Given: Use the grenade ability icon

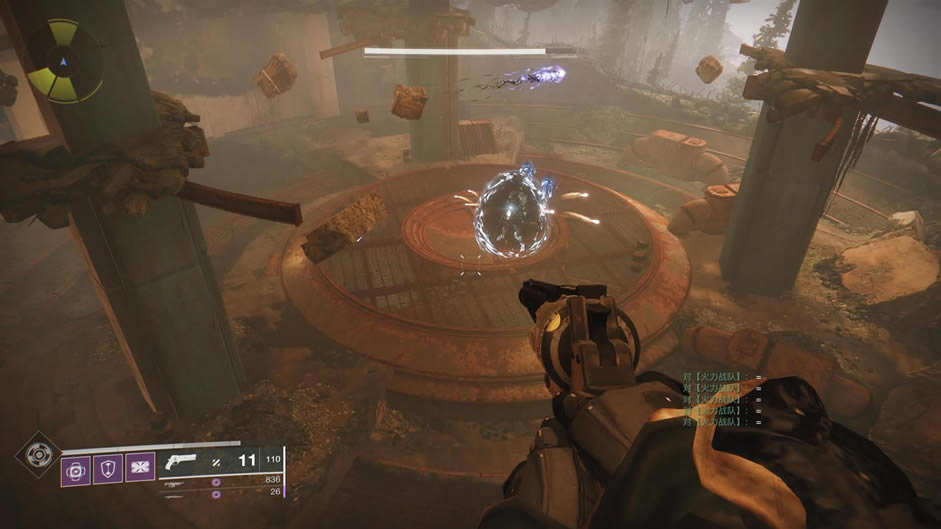Looking at the screenshot, I should pyautogui.click(x=76, y=469).
